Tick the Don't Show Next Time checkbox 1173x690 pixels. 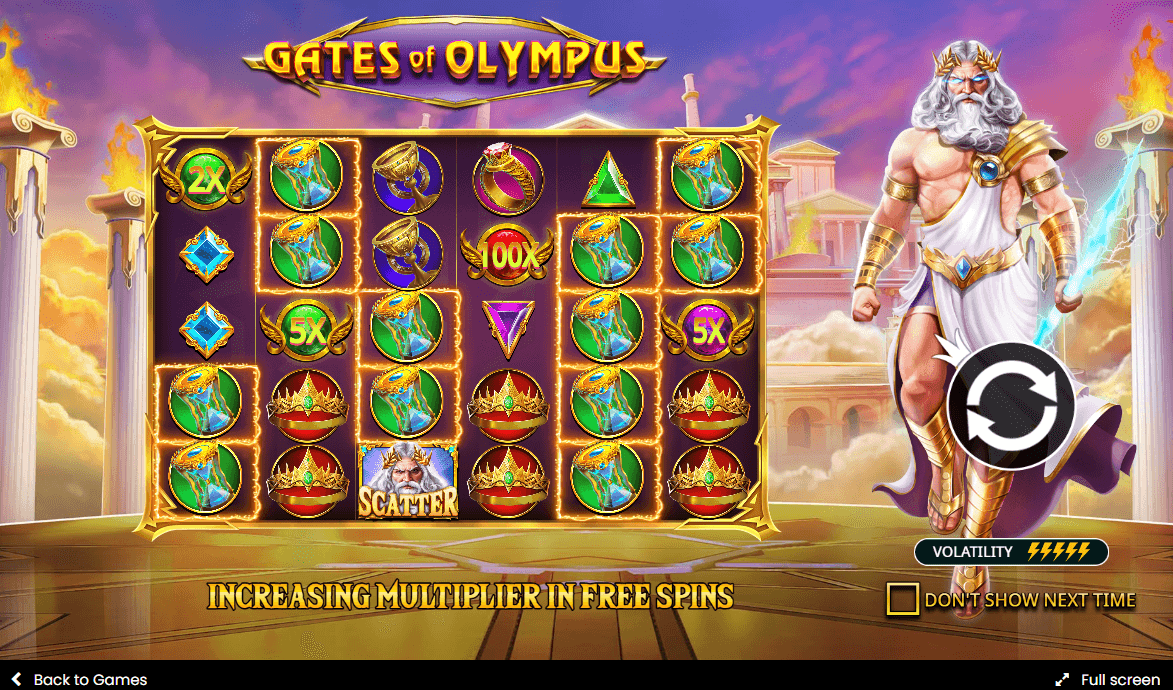(x=902, y=599)
